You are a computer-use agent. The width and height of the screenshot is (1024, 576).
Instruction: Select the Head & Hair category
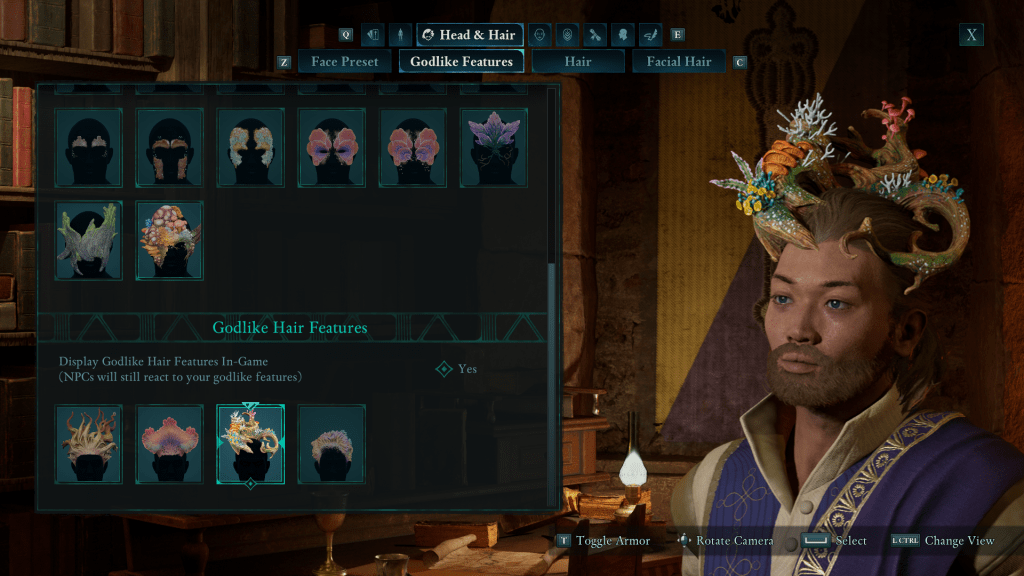(x=469, y=35)
